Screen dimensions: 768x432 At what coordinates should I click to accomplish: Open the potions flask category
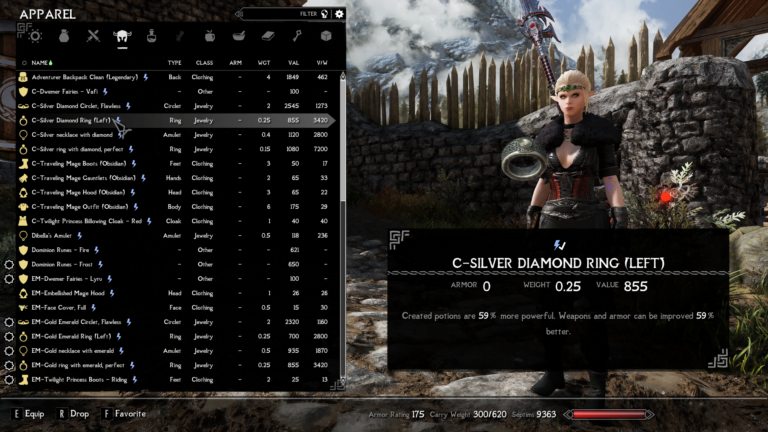(x=151, y=36)
